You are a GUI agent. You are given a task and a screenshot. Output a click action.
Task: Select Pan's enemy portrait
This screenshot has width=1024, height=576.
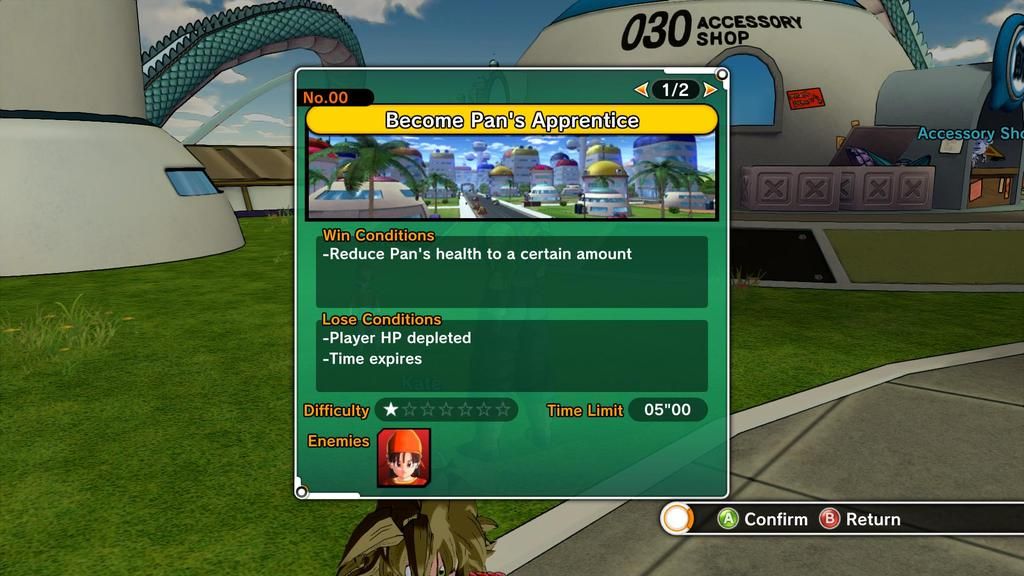[x=404, y=457]
